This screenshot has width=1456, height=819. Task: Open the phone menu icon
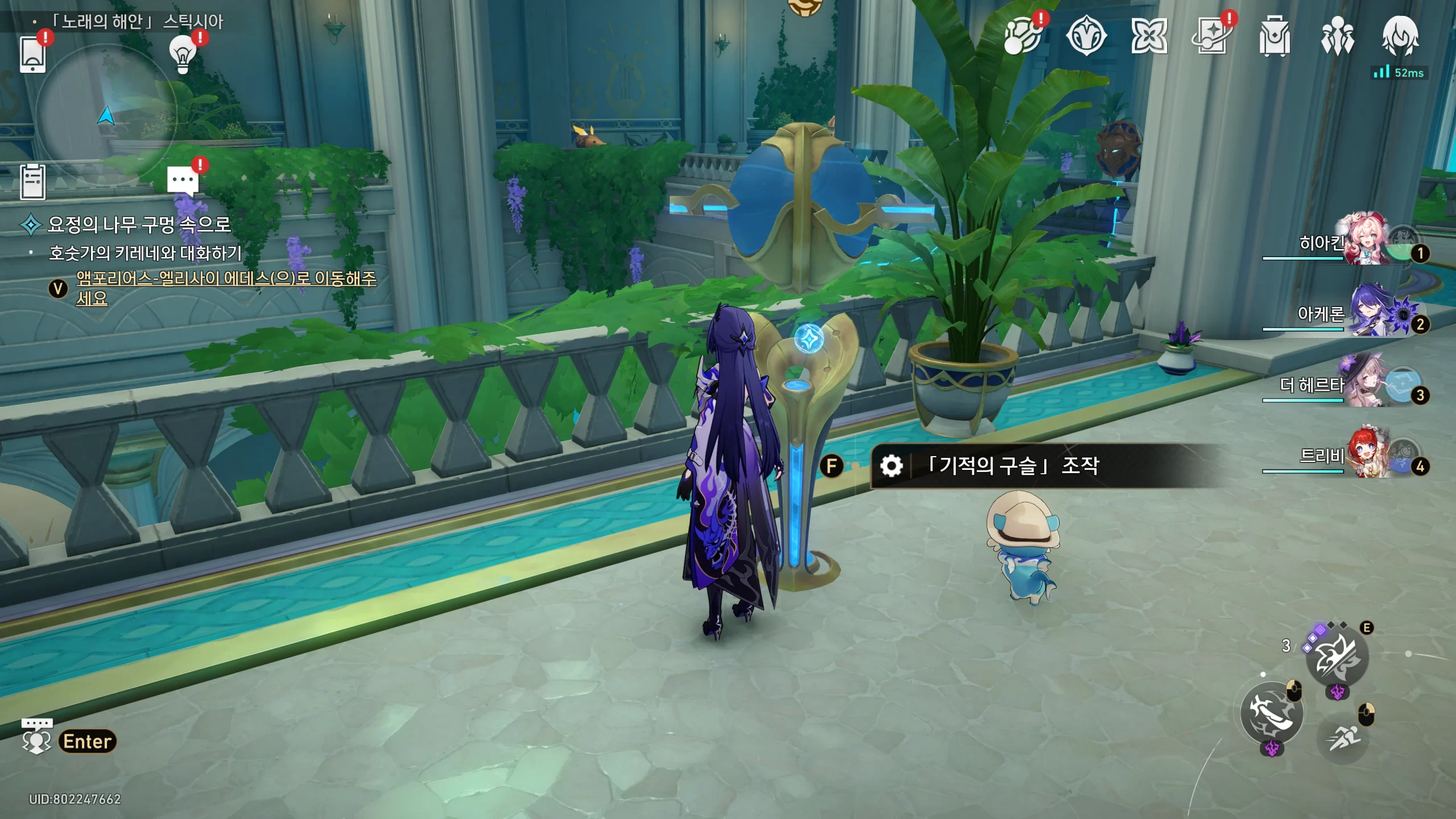tap(32, 54)
